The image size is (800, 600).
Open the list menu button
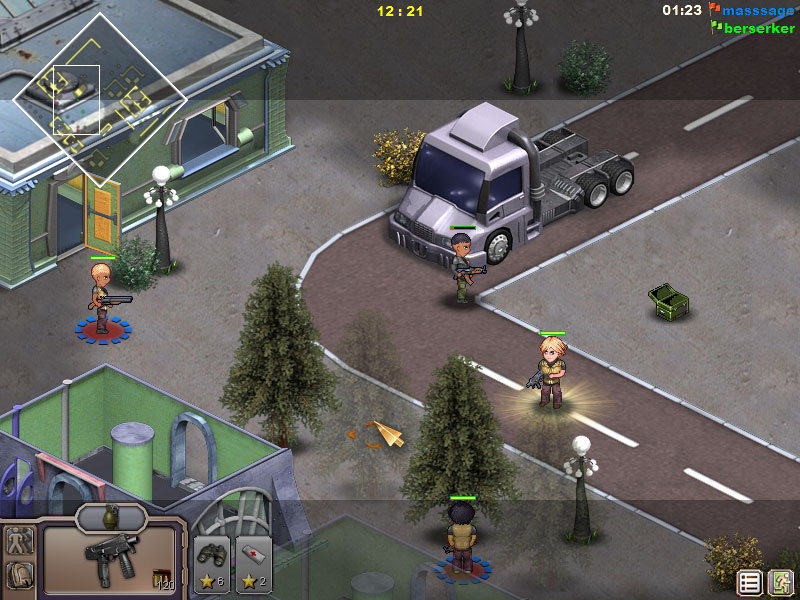point(750,583)
